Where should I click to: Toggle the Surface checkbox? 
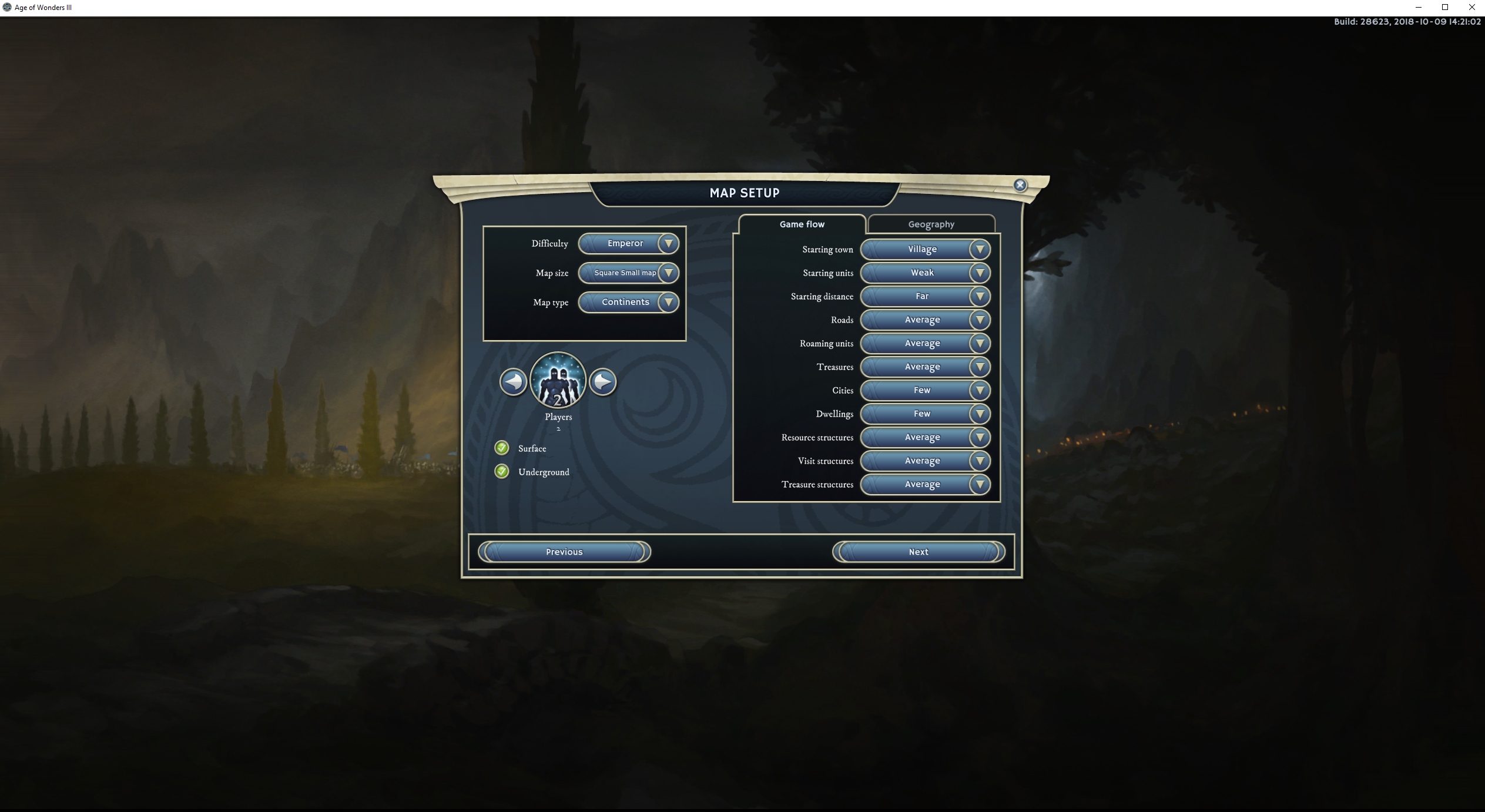coord(502,448)
